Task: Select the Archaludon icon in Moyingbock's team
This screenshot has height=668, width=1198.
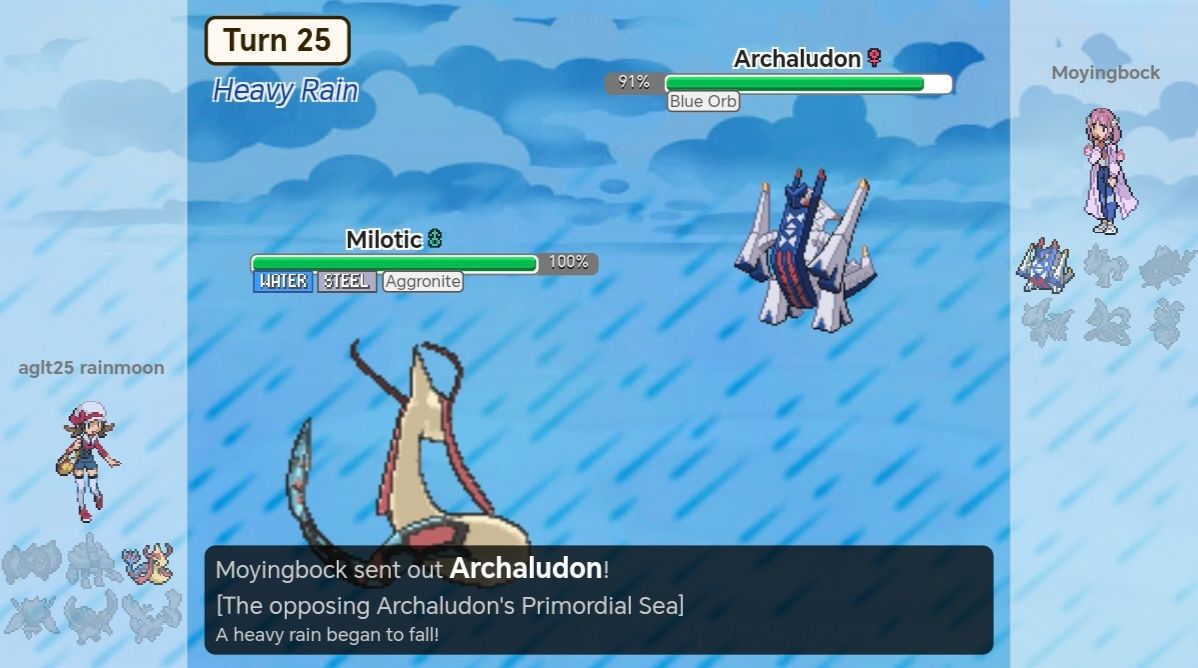Action: (1044, 267)
